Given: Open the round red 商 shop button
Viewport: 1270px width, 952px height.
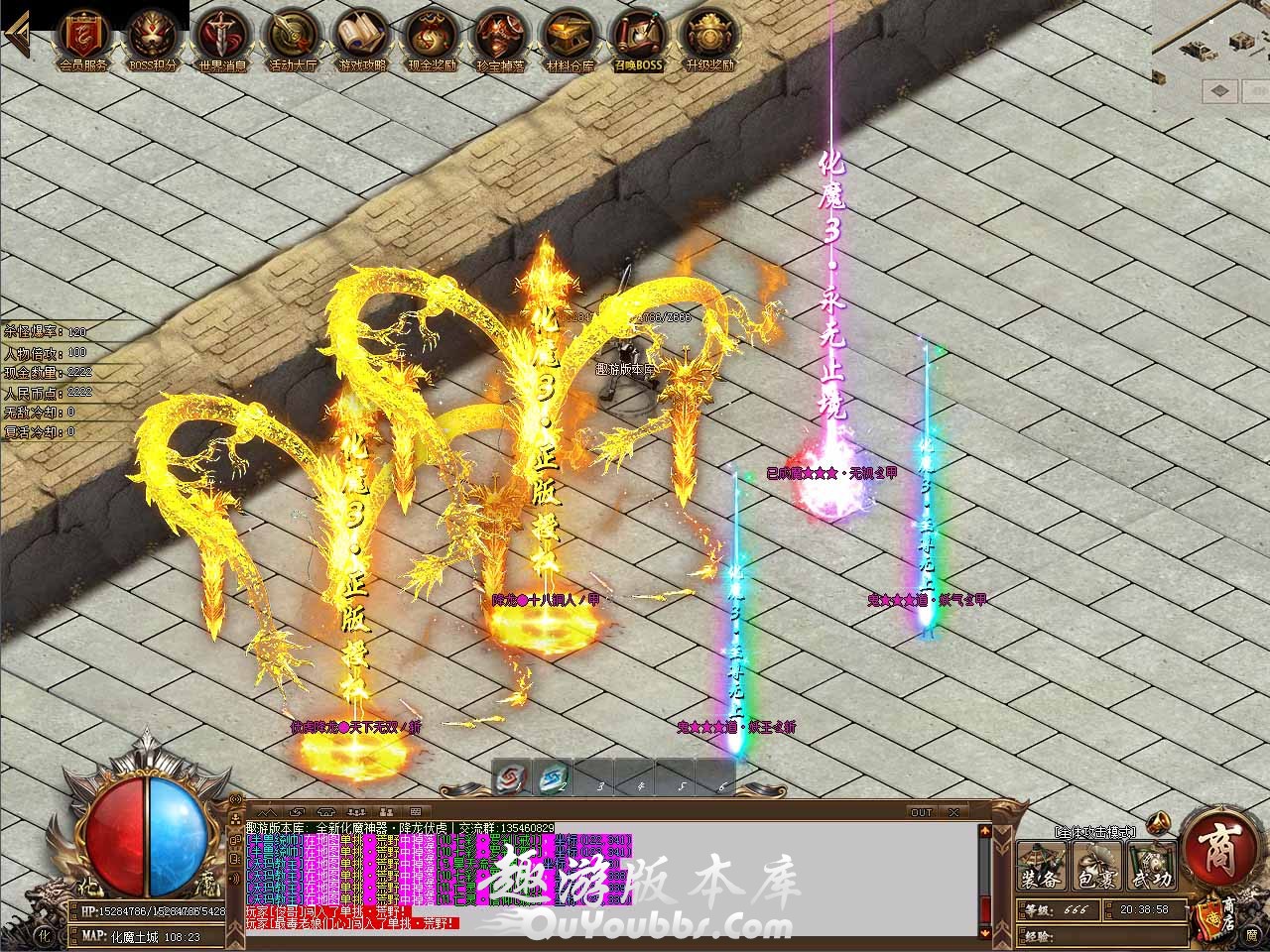Looking at the screenshot, I should (1216, 852).
